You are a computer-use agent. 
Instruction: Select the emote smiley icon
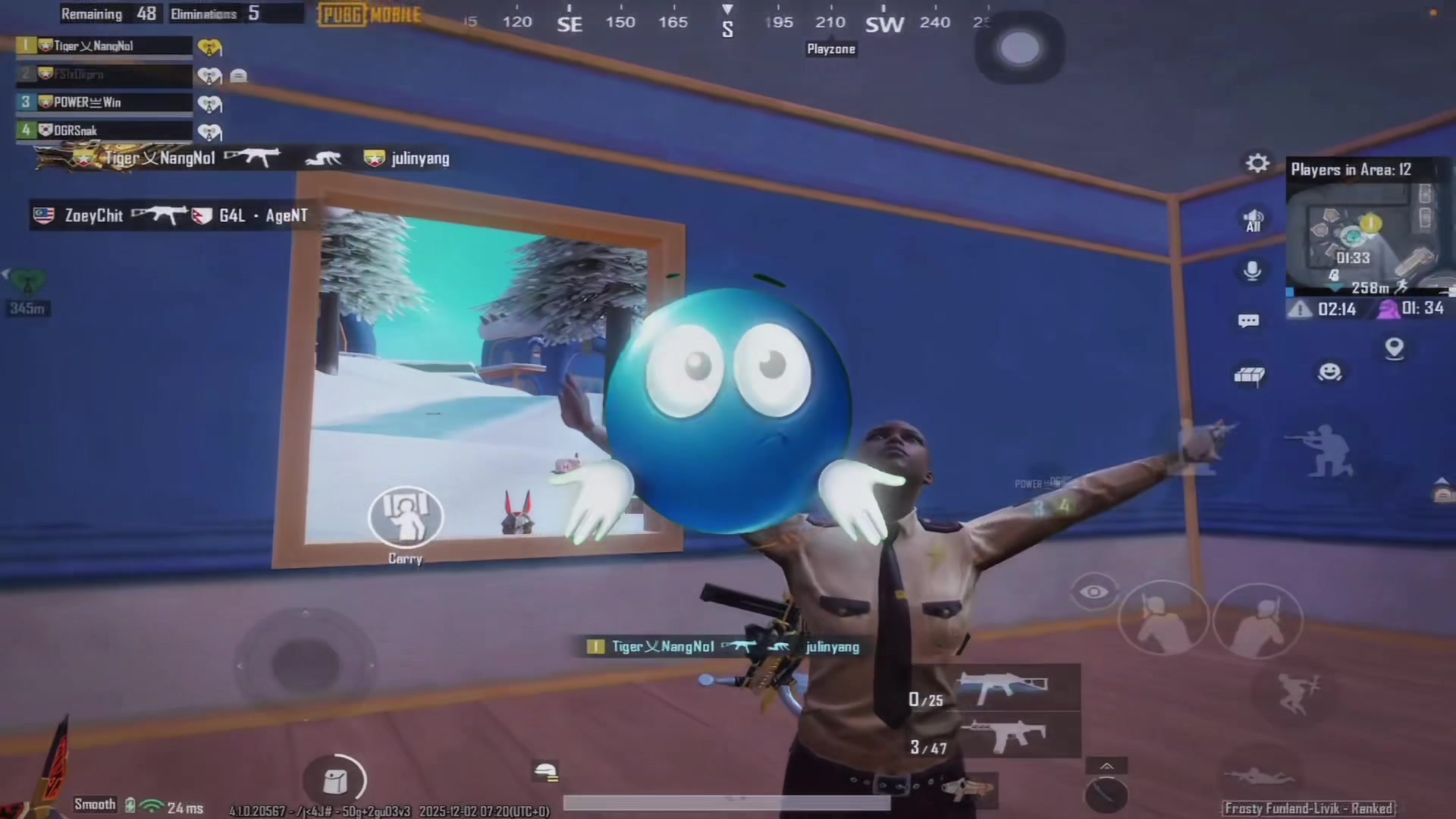pyautogui.click(x=1329, y=372)
